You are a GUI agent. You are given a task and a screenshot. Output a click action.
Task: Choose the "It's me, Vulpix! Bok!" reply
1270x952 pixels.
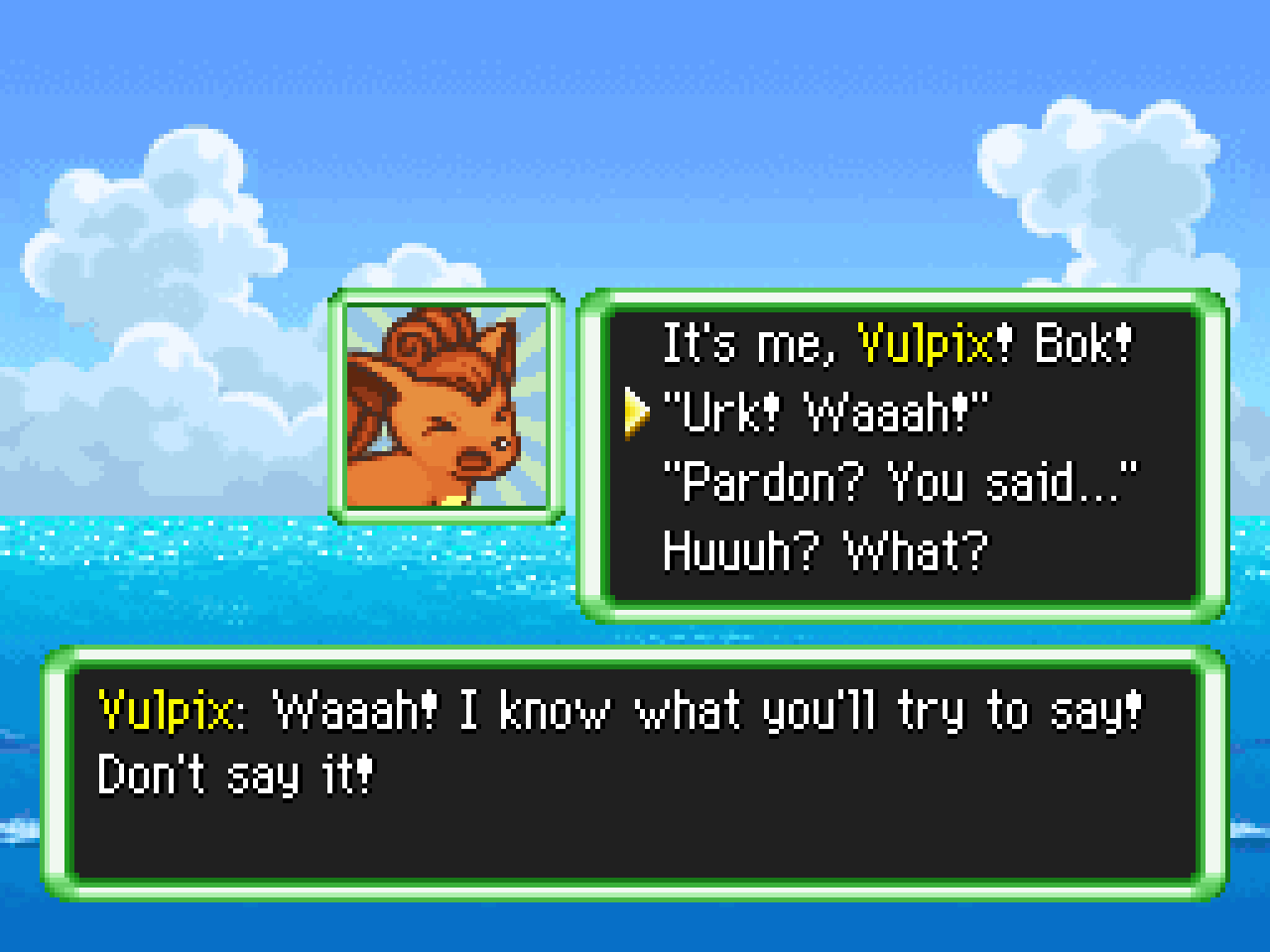(x=896, y=344)
